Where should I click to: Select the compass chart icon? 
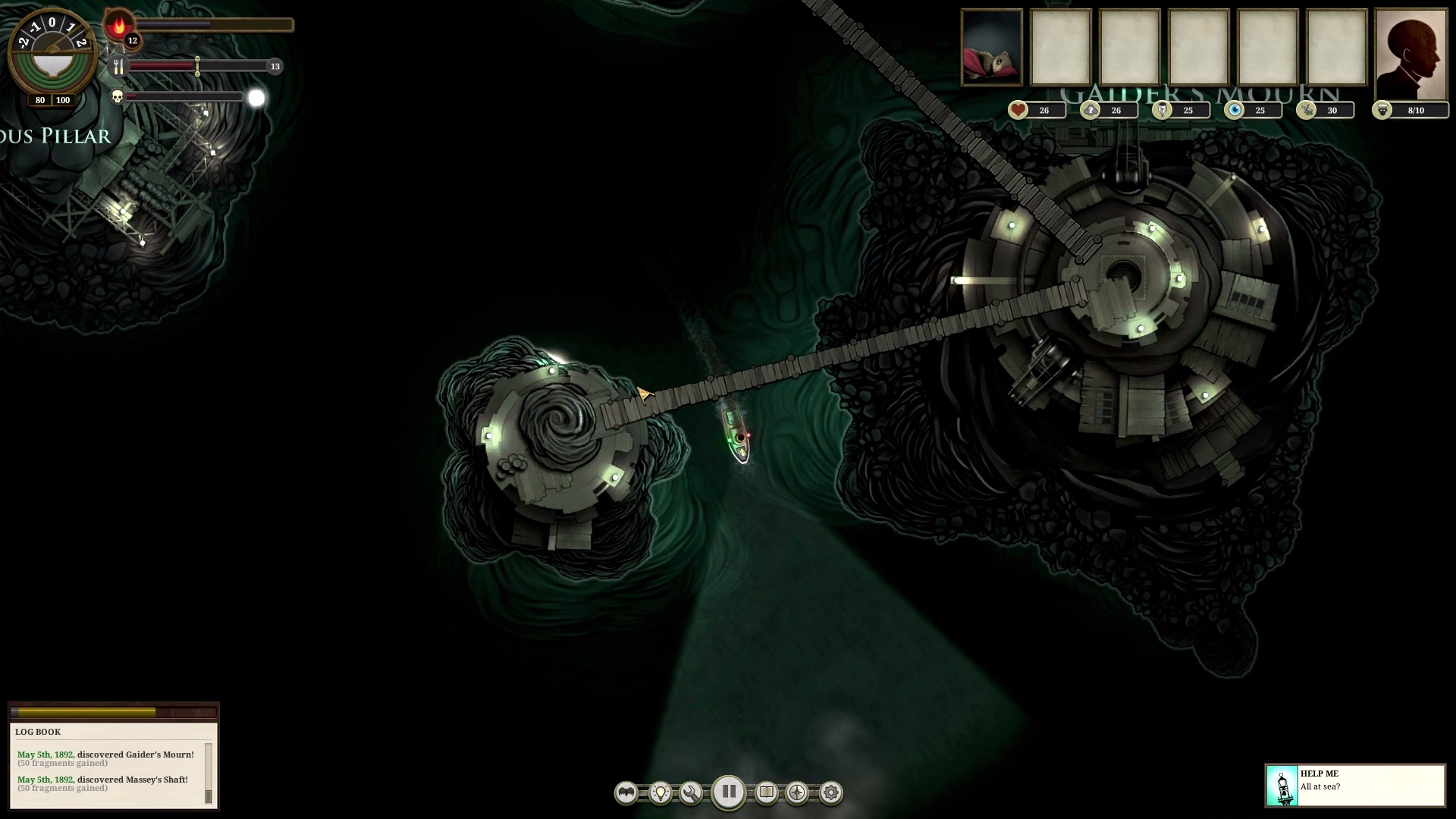pos(797,793)
